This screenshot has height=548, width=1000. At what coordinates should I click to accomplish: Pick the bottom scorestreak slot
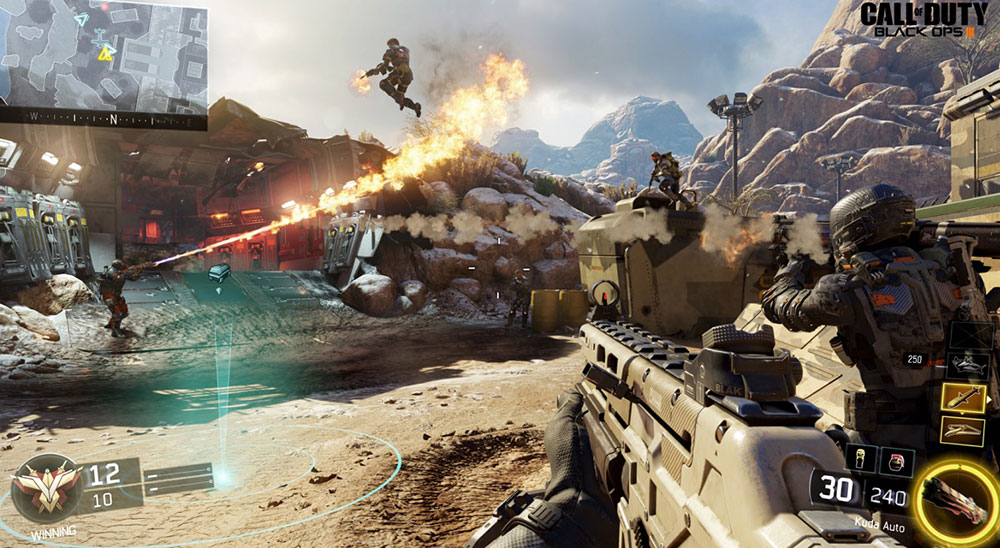click(963, 431)
